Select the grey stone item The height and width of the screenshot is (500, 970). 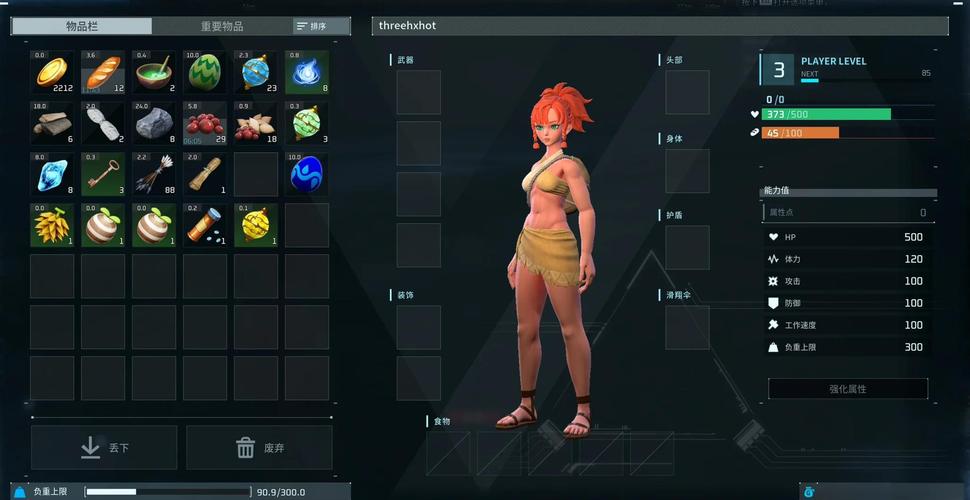click(154, 123)
